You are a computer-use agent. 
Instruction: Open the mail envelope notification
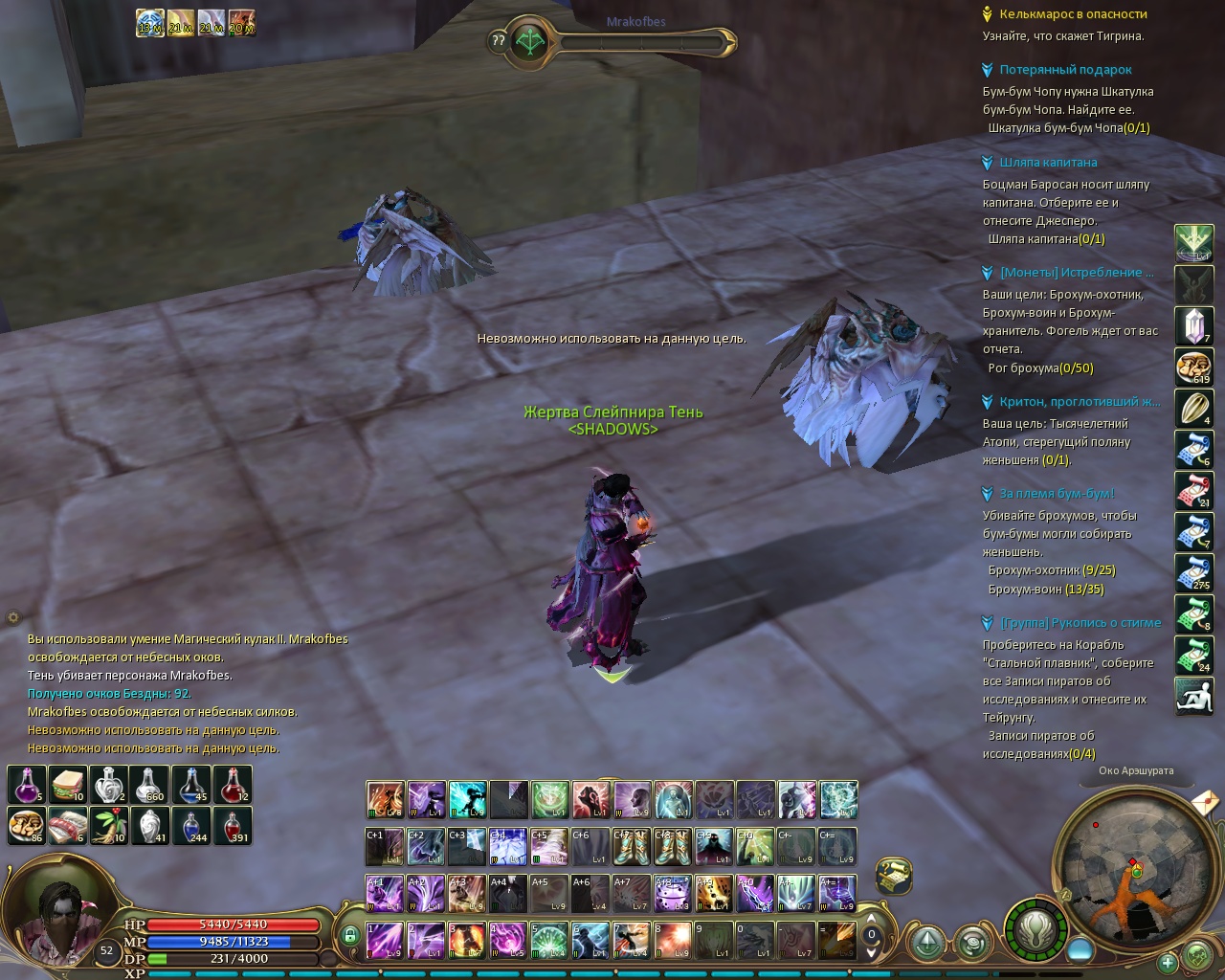1205,798
